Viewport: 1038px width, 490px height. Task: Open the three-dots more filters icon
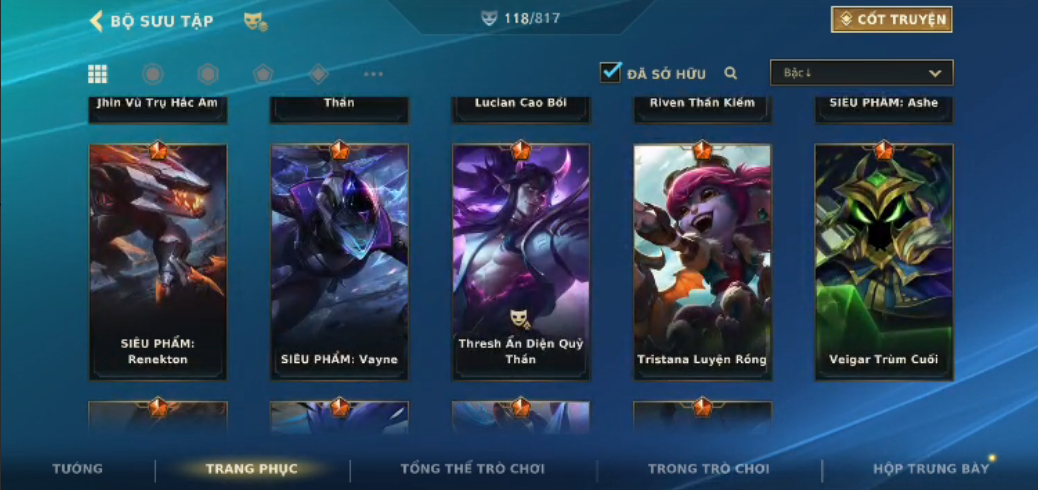click(x=373, y=73)
